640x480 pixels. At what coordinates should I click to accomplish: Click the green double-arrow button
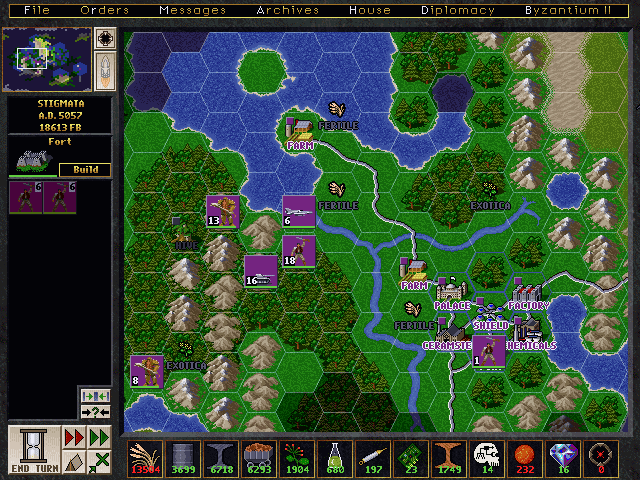click(x=99, y=437)
